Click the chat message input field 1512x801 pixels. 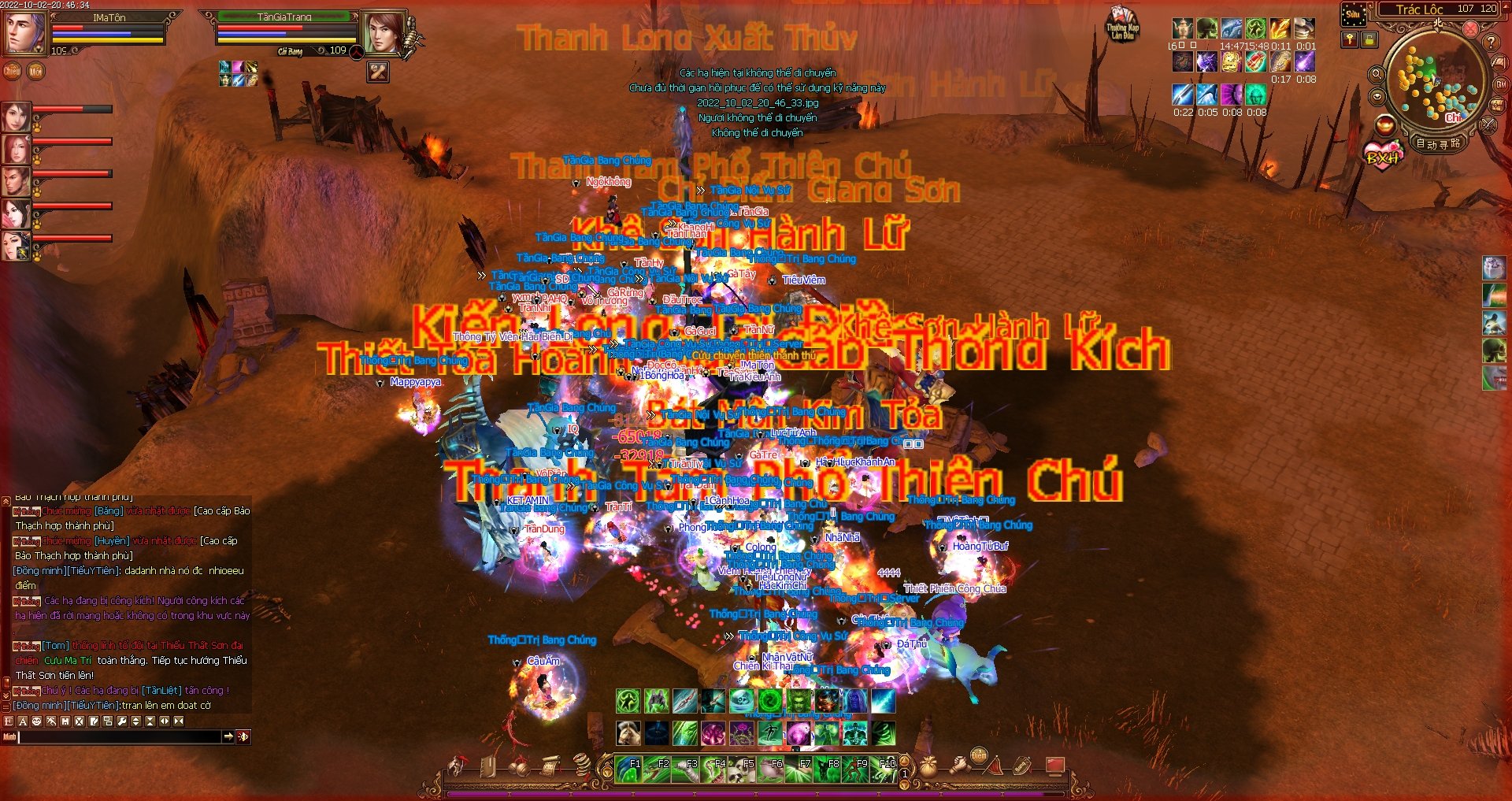(120, 736)
